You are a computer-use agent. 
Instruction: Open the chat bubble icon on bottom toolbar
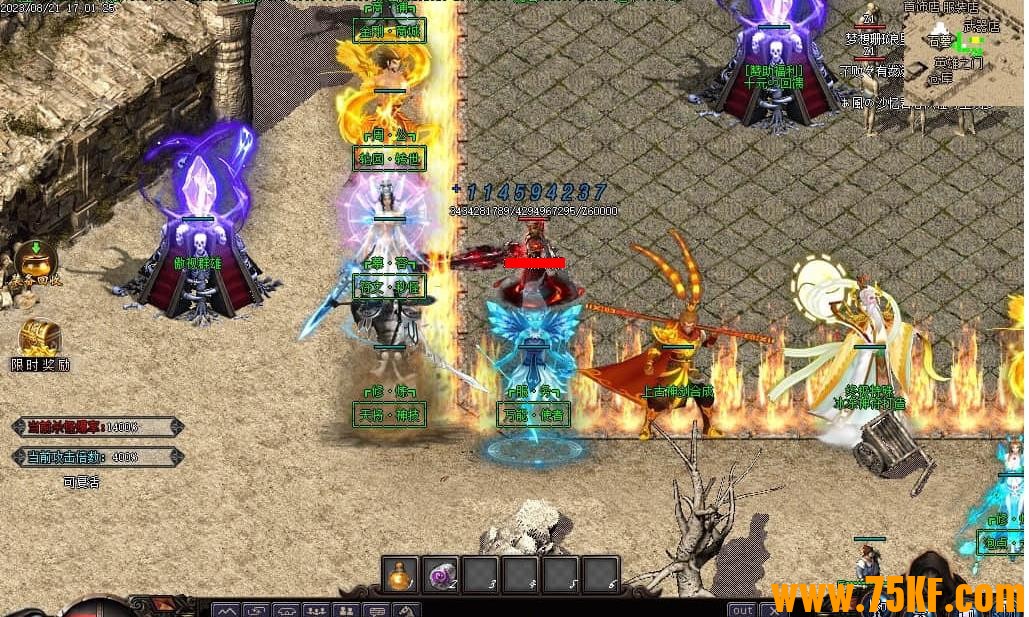[377, 610]
